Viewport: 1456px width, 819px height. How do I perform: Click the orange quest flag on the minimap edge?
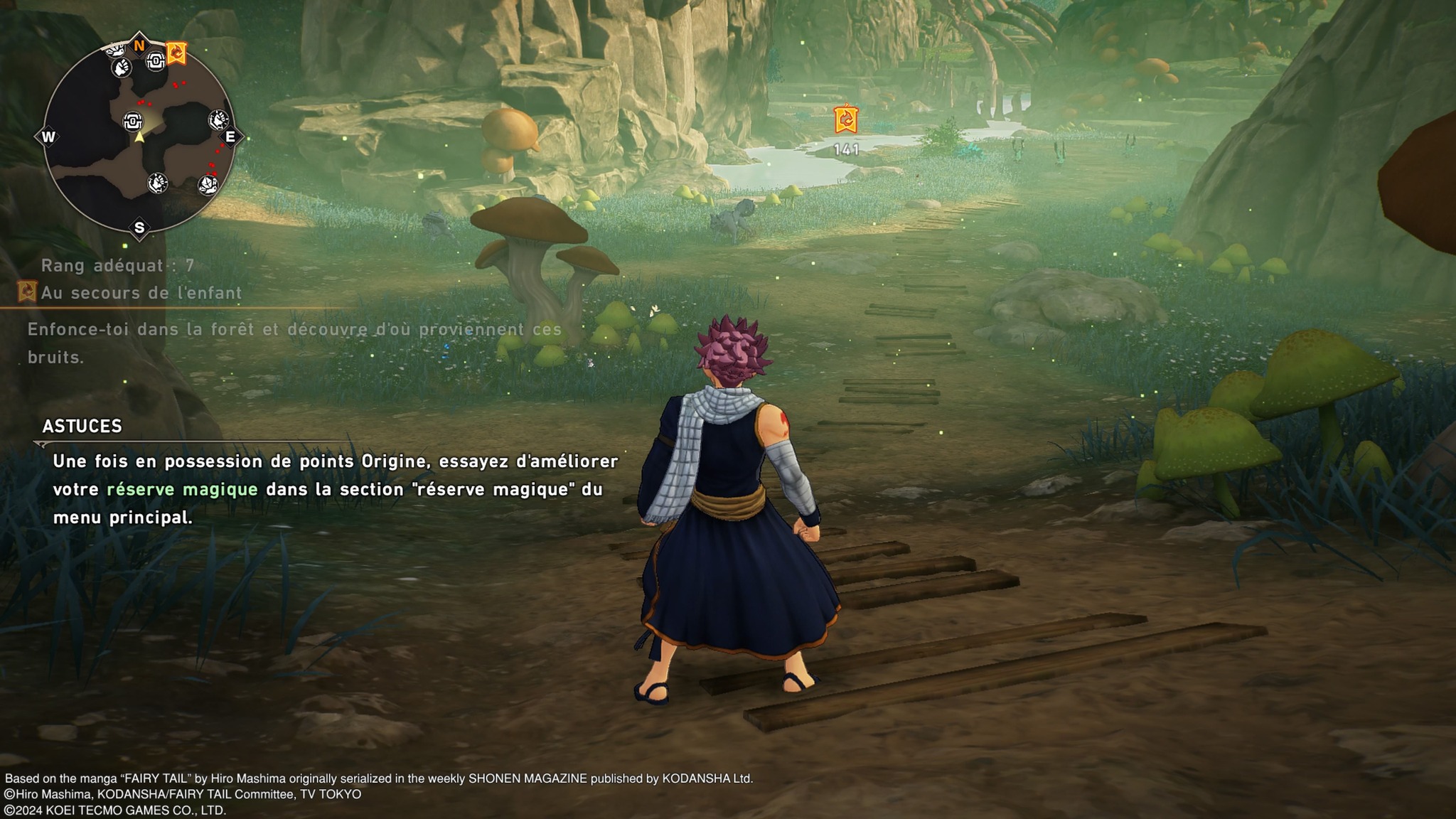tap(176, 53)
